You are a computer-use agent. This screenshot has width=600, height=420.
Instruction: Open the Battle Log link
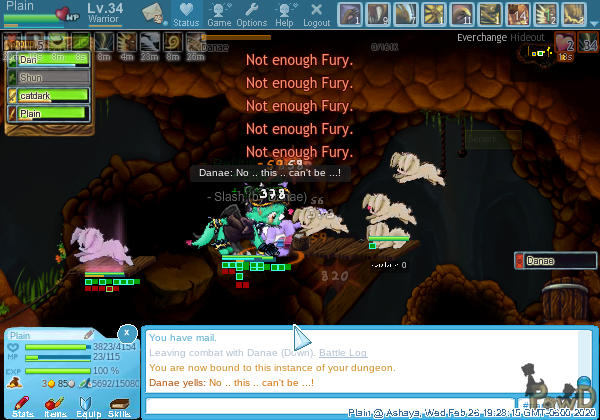(342, 353)
